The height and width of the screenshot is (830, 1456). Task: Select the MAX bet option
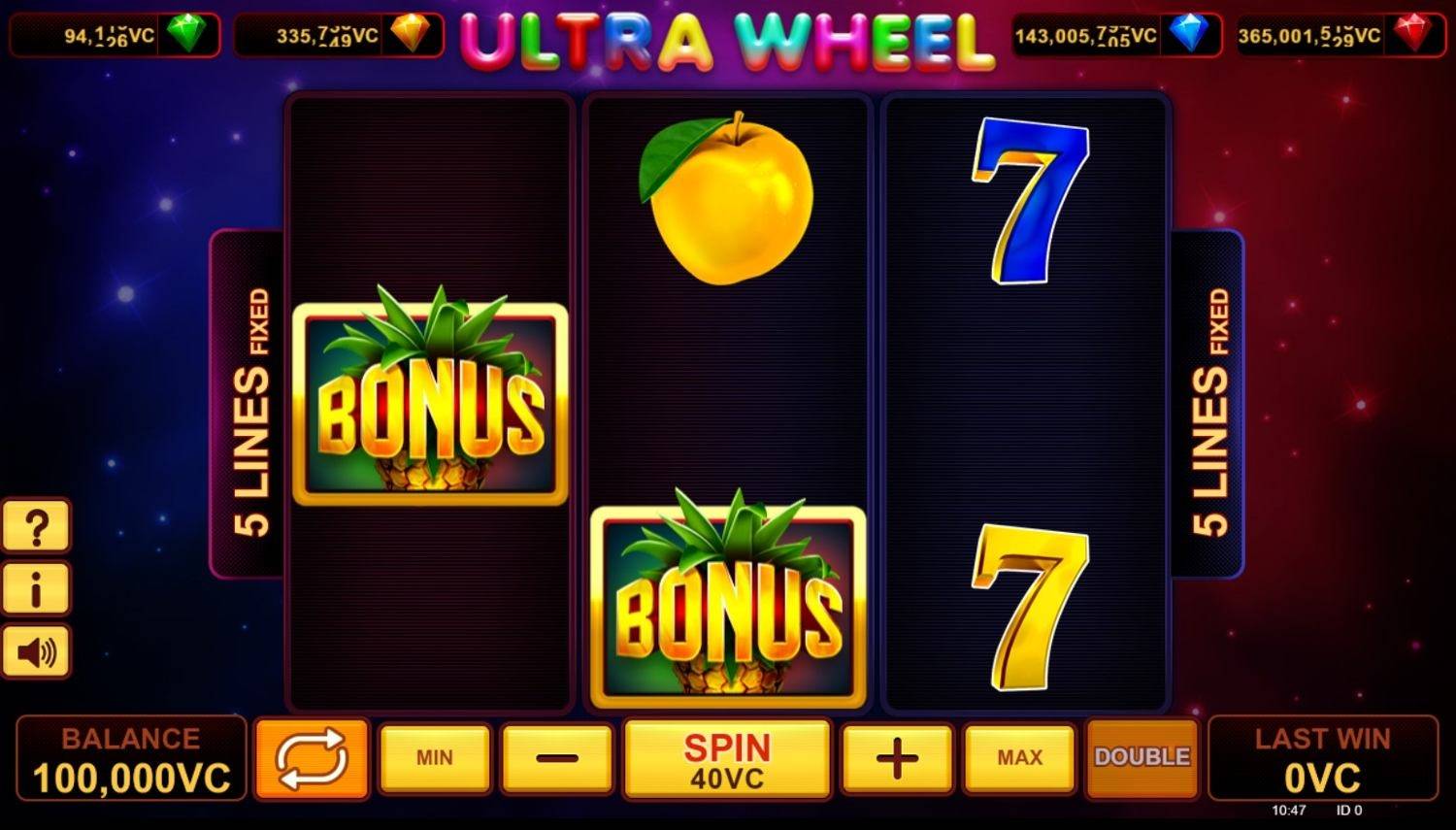[x=1018, y=758]
